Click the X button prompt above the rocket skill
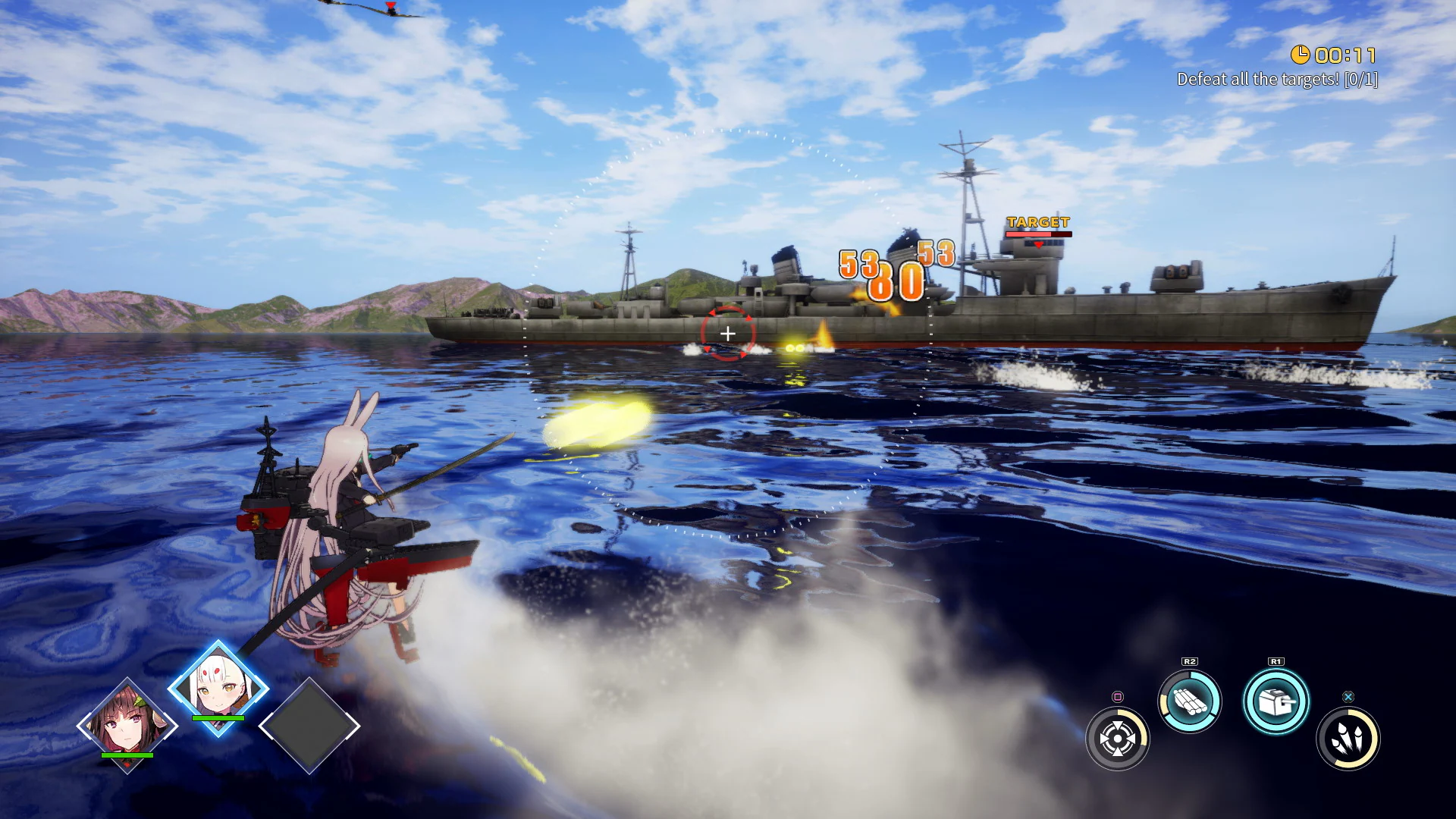This screenshot has width=1456, height=819. tap(1349, 698)
